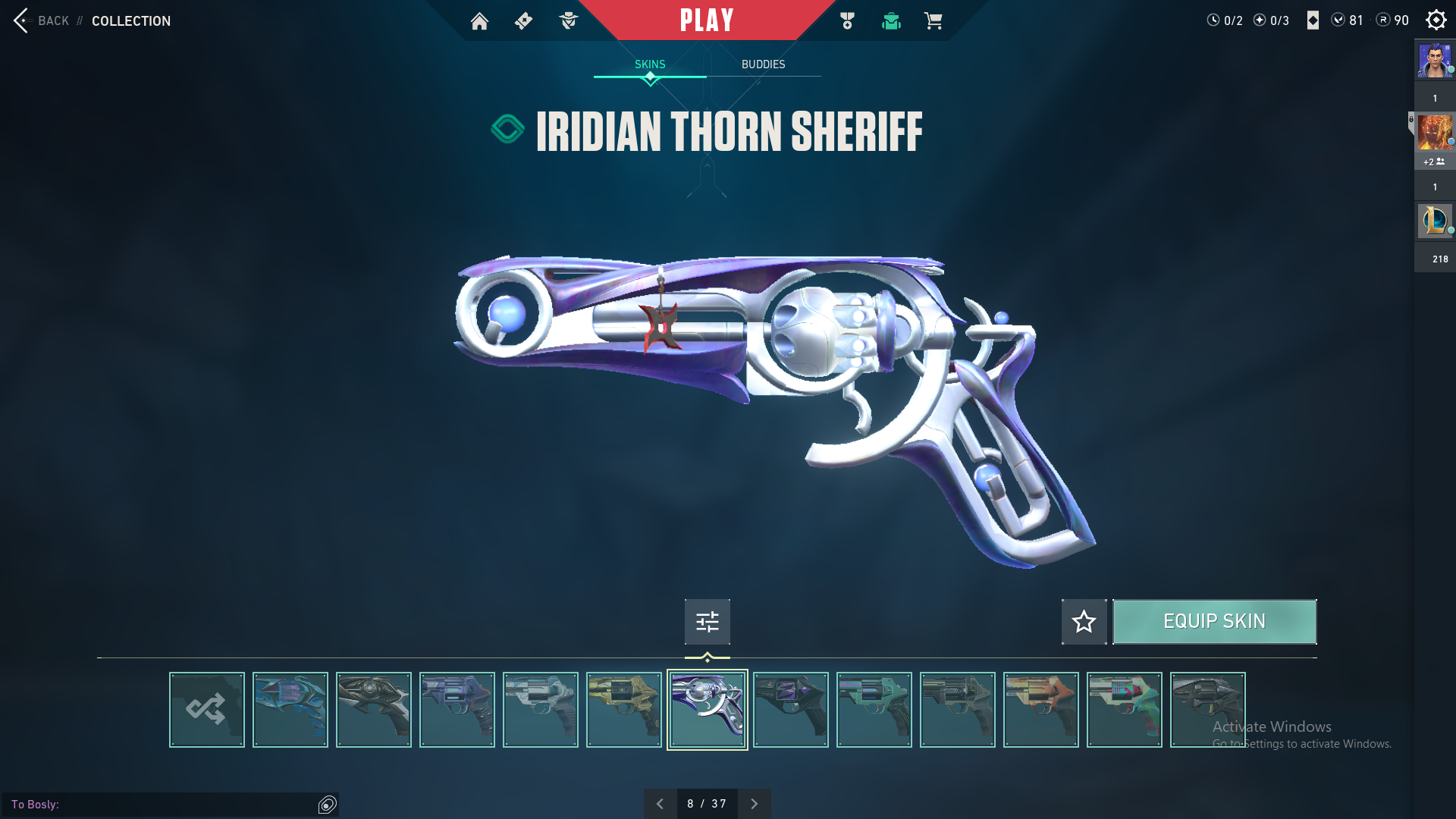
Task: Open the skin filter sliders button
Action: click(x=707, y=622)
